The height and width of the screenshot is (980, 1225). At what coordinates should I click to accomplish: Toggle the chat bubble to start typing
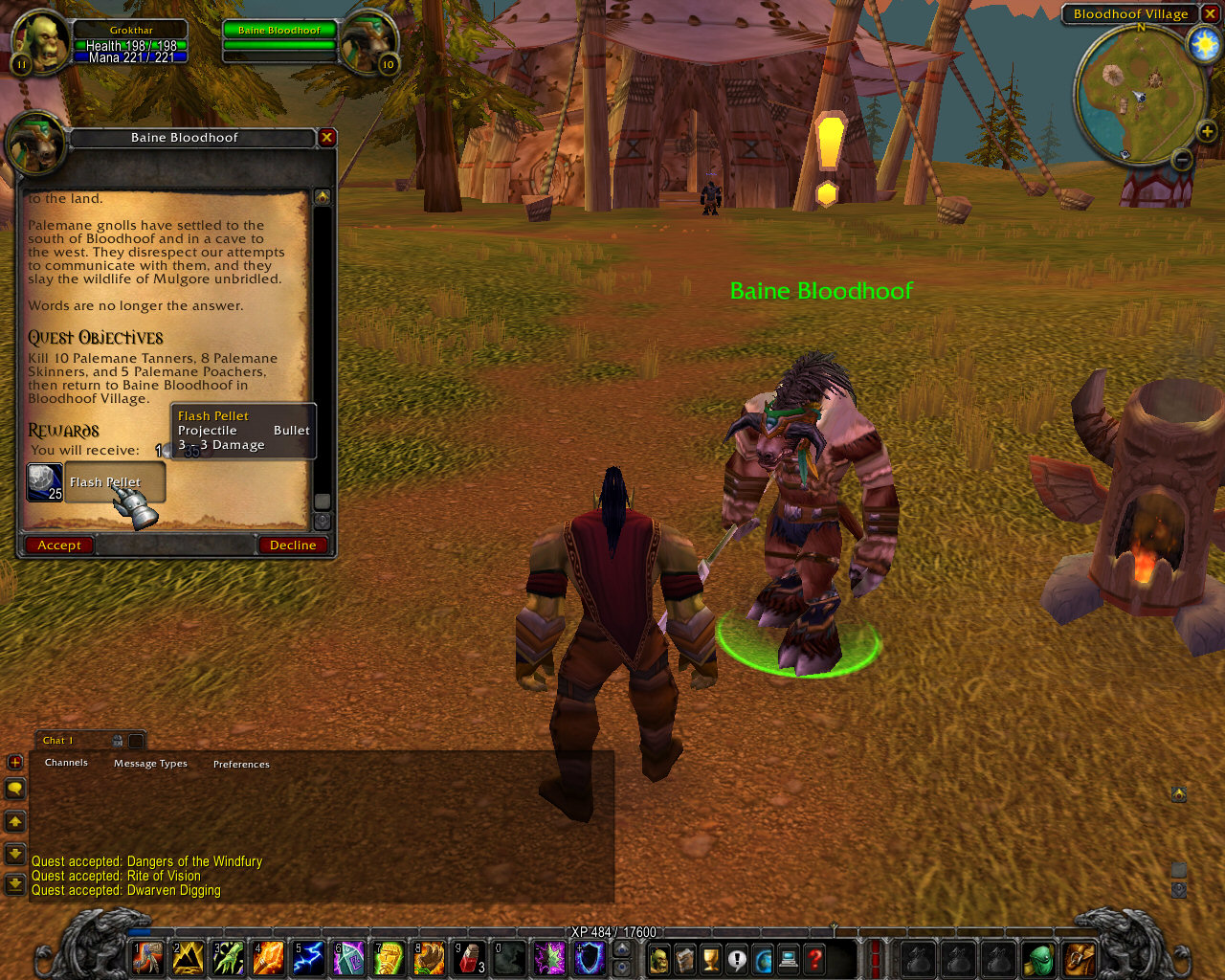[13, 789]
